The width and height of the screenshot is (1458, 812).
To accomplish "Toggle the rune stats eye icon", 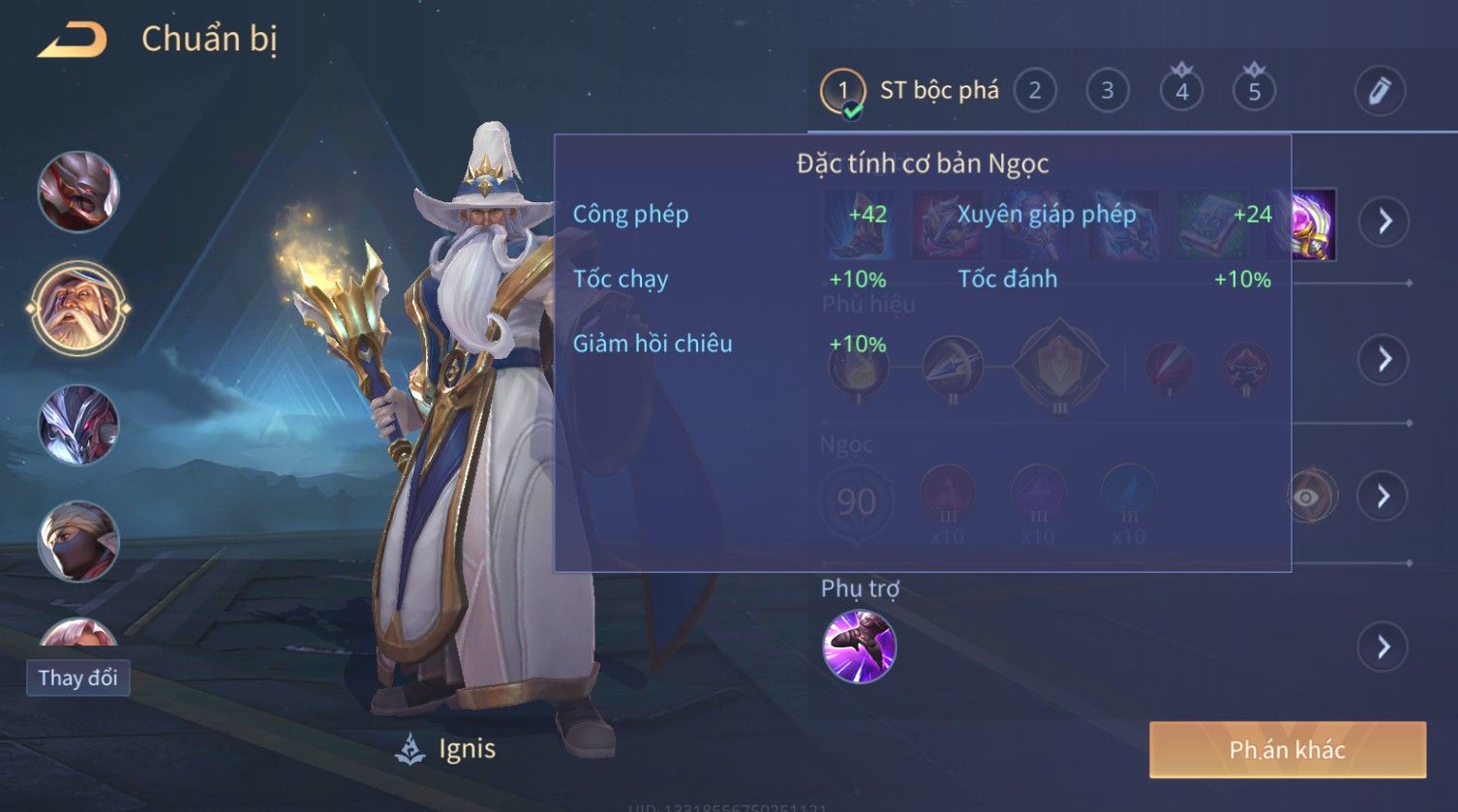I will [1307, 496].
